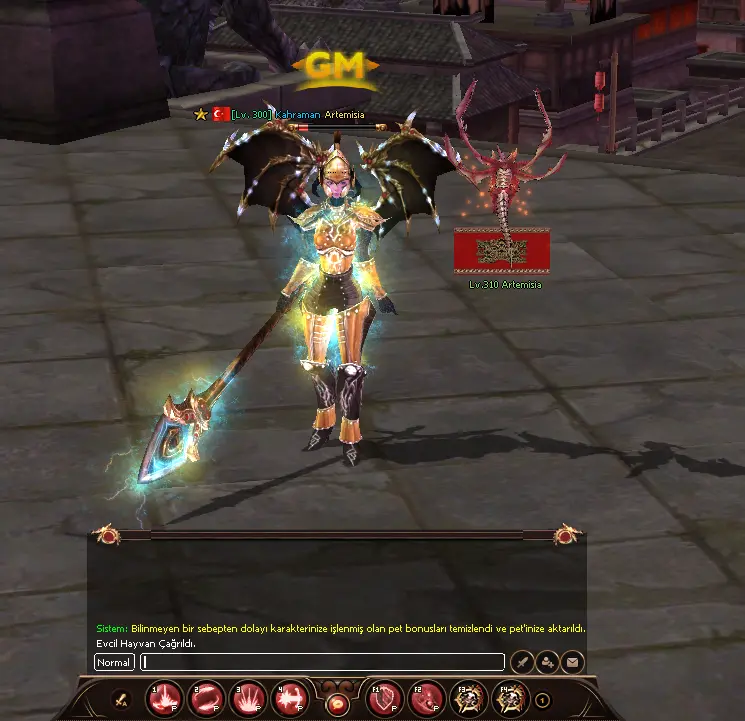
Task: Trigger the dash skill in slot 4
Action: pyautogui.click(x=290, y=700)
